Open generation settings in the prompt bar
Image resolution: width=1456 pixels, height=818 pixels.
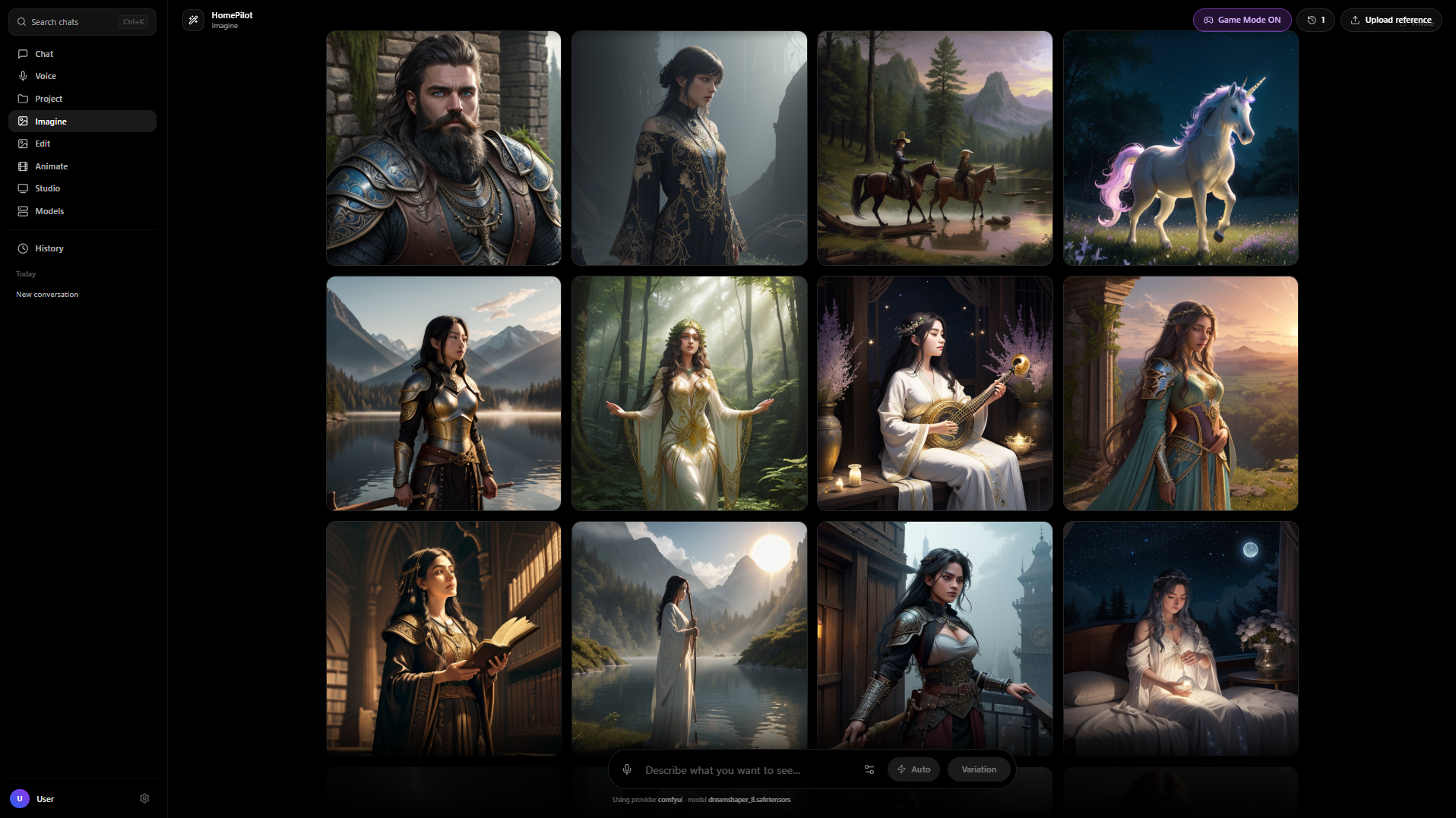[869, 769]
